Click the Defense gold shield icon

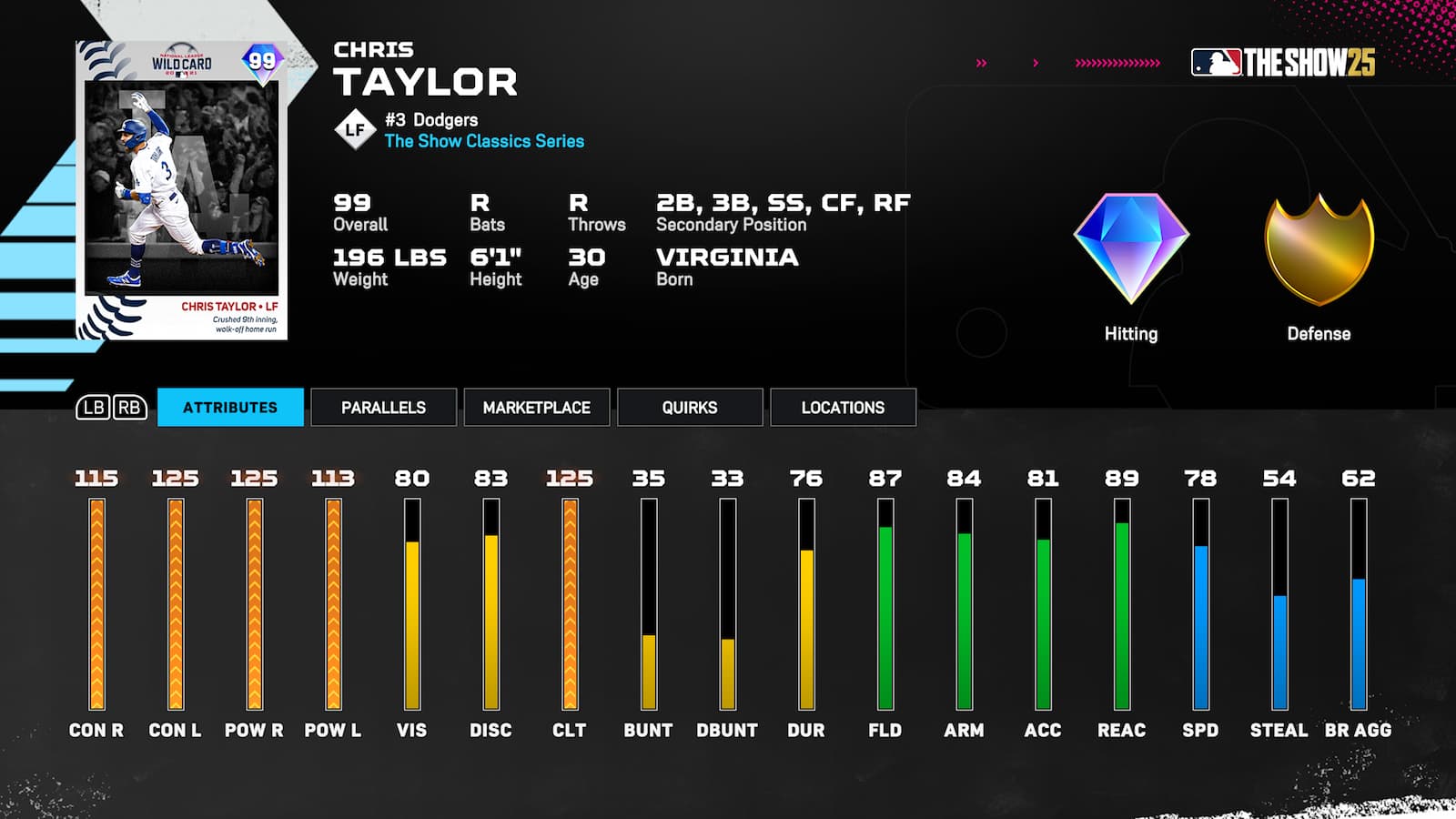coord(1317,250)
